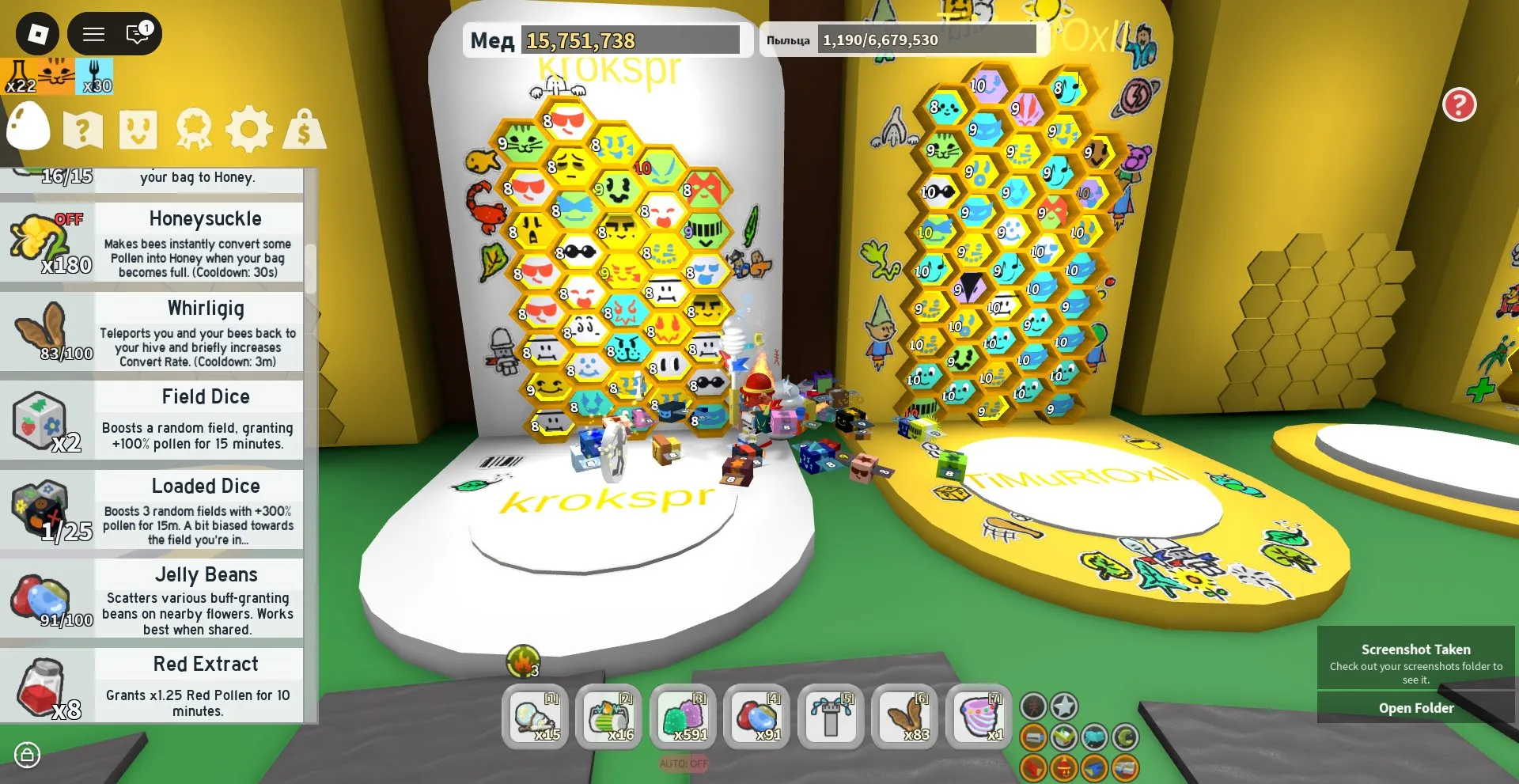Click the Open Folder button
1519x784 pixels.
pyautogui.click(x=1415, y=707)
